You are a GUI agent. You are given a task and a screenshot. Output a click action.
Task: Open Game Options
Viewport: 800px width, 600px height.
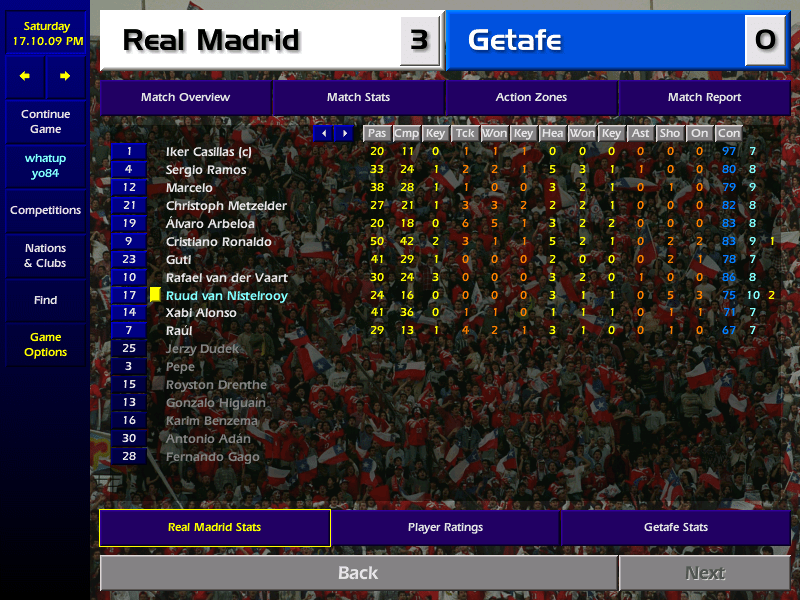[x=45, y=344]
